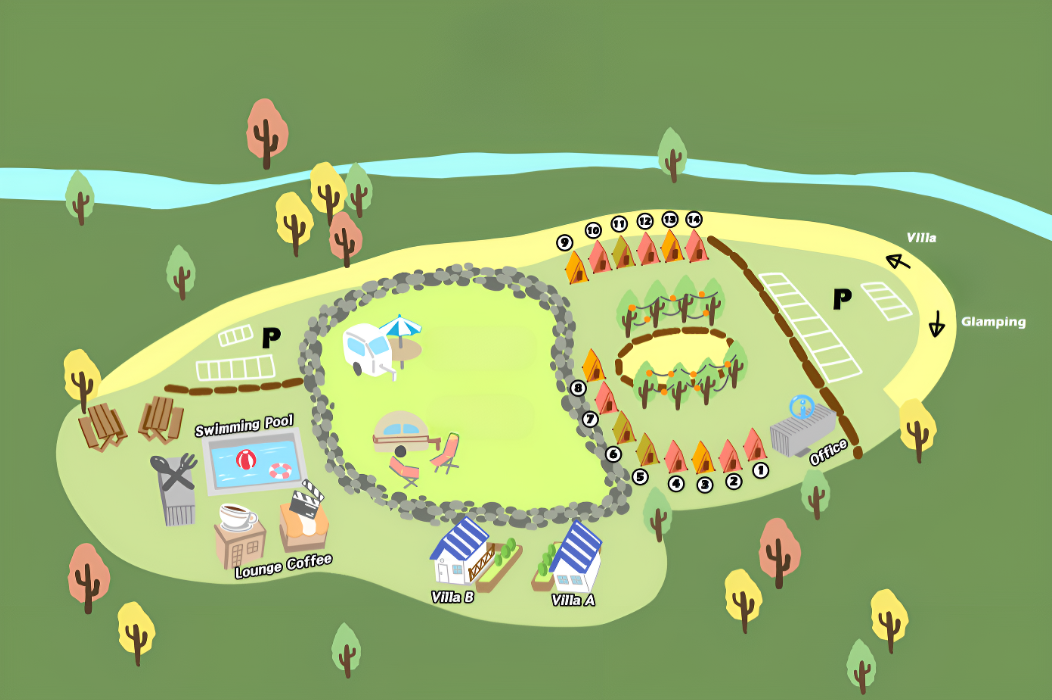Open the Villa B label
The height and width of the screenshot is (700, 1052).
coord(452,598)
